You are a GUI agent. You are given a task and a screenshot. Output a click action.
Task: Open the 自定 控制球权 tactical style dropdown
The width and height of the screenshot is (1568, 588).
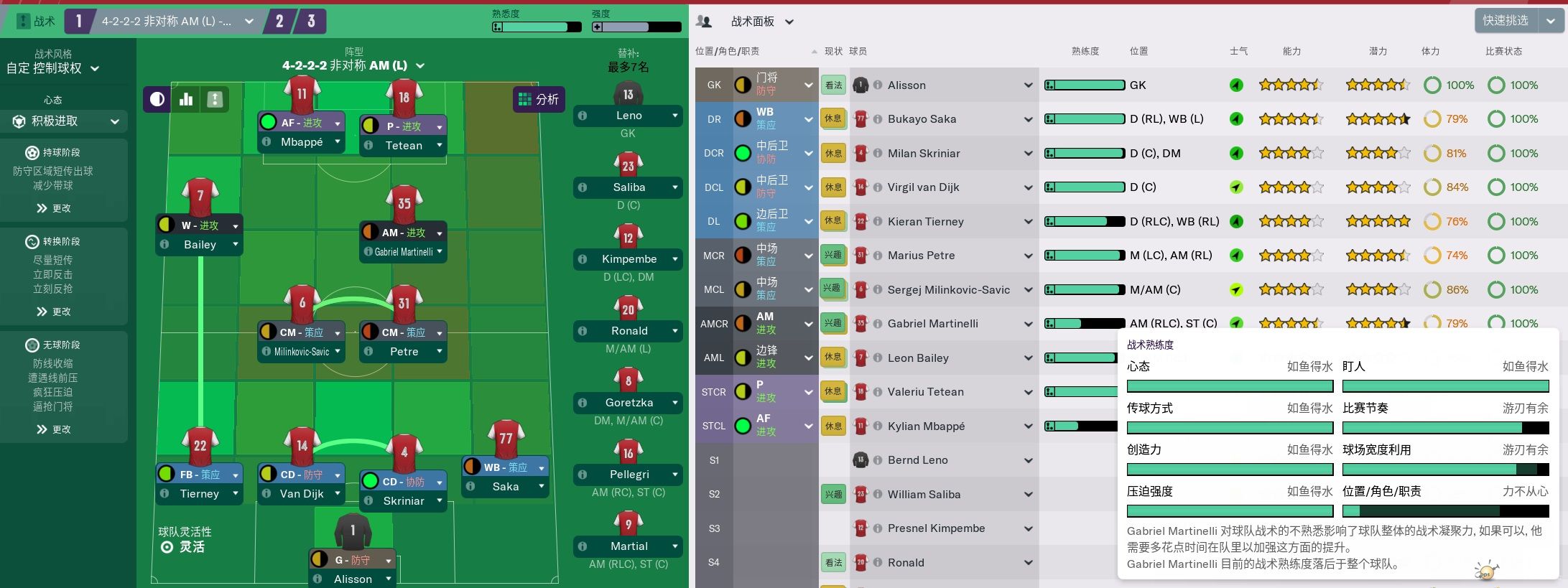click(x=53, y=68)
